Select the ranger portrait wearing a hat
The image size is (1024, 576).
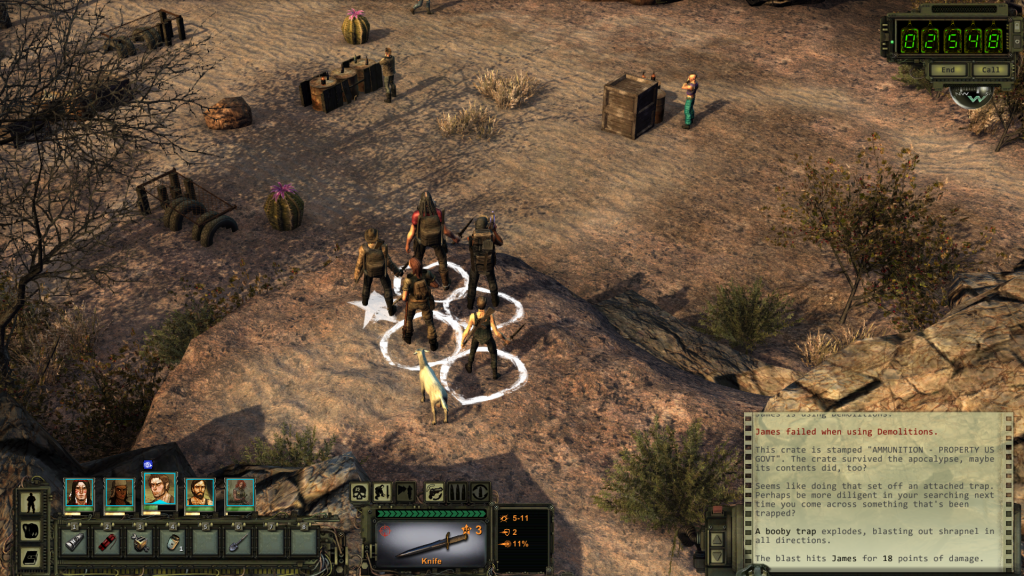[x=119, y=493]
